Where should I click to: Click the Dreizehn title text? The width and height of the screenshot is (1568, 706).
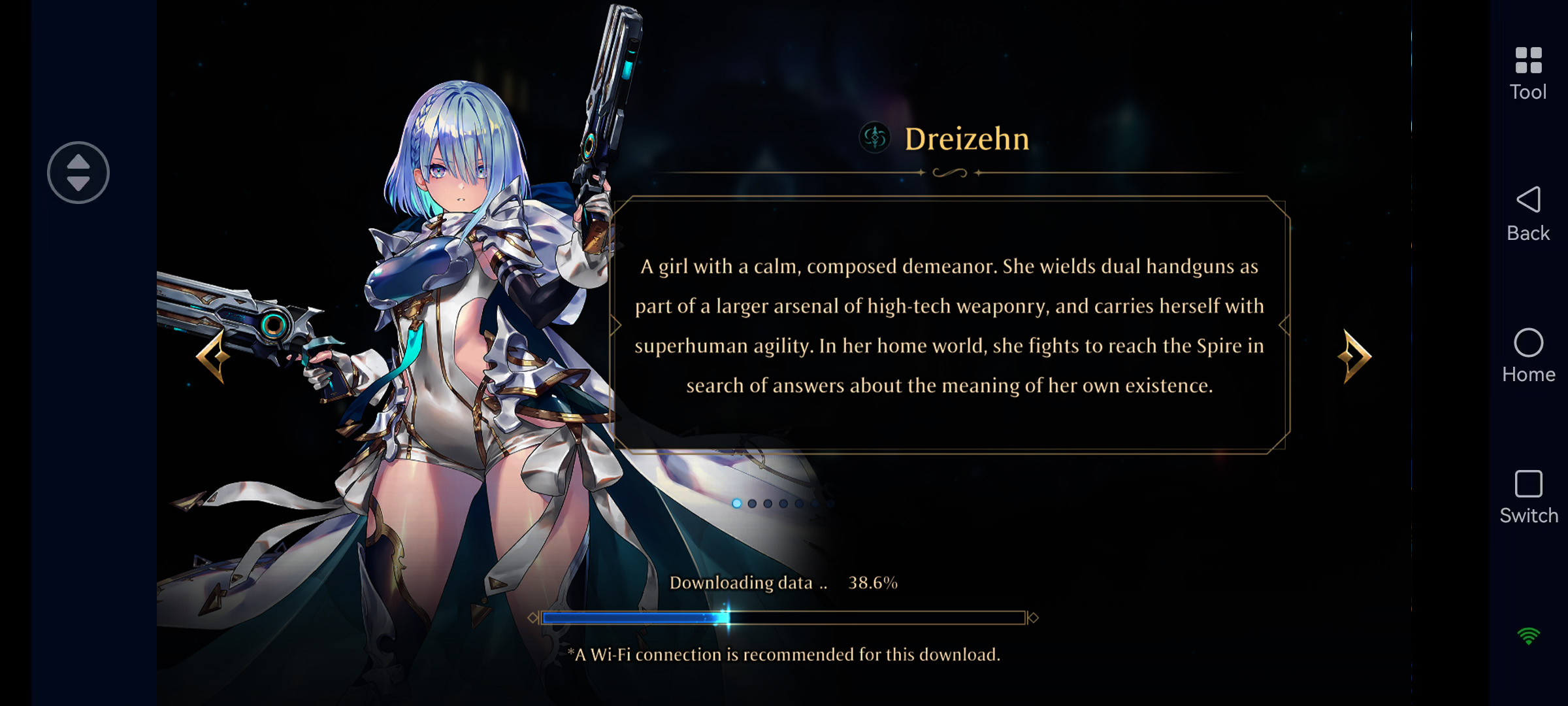pyautogui.click(x=965, y=139)
